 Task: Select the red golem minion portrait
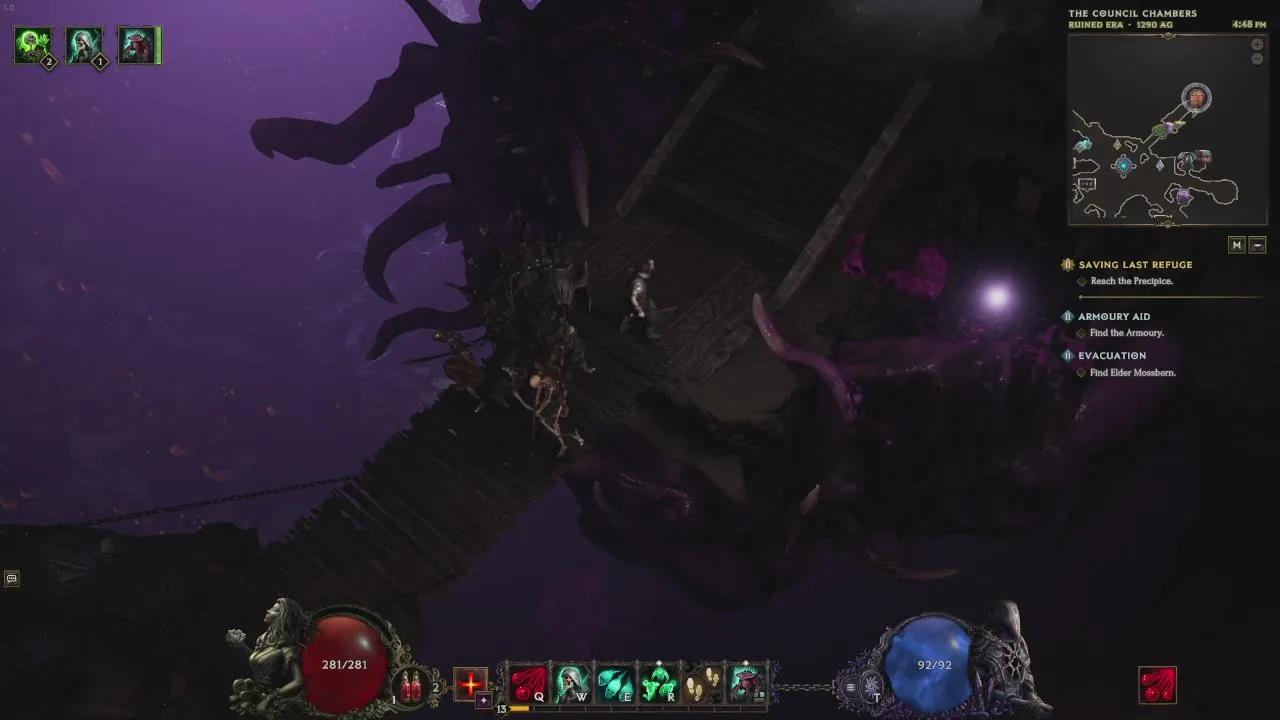137,46
